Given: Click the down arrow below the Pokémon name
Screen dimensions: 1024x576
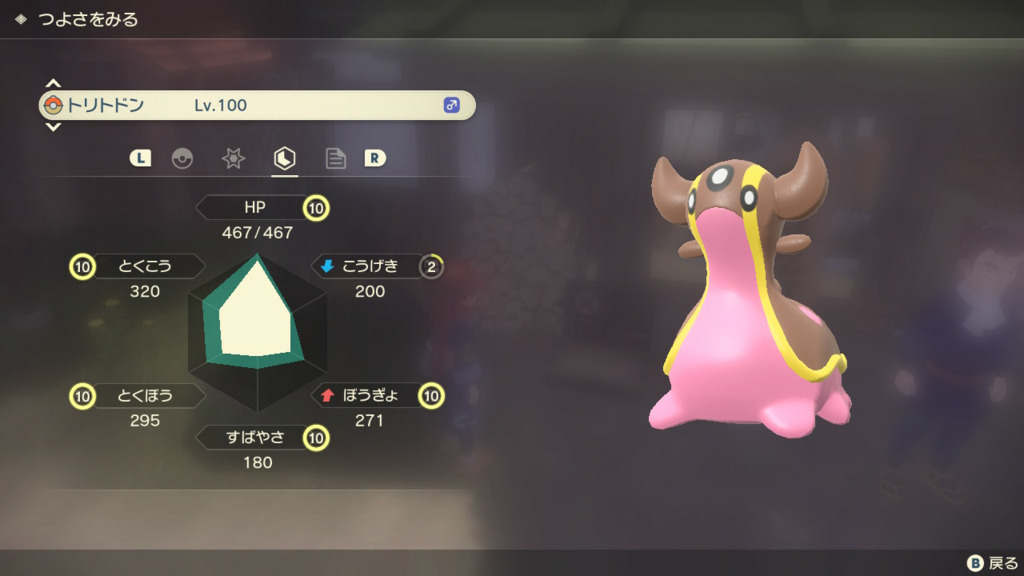Looking at the screenshot, I should pyautogui.click(x=54, y=127).
